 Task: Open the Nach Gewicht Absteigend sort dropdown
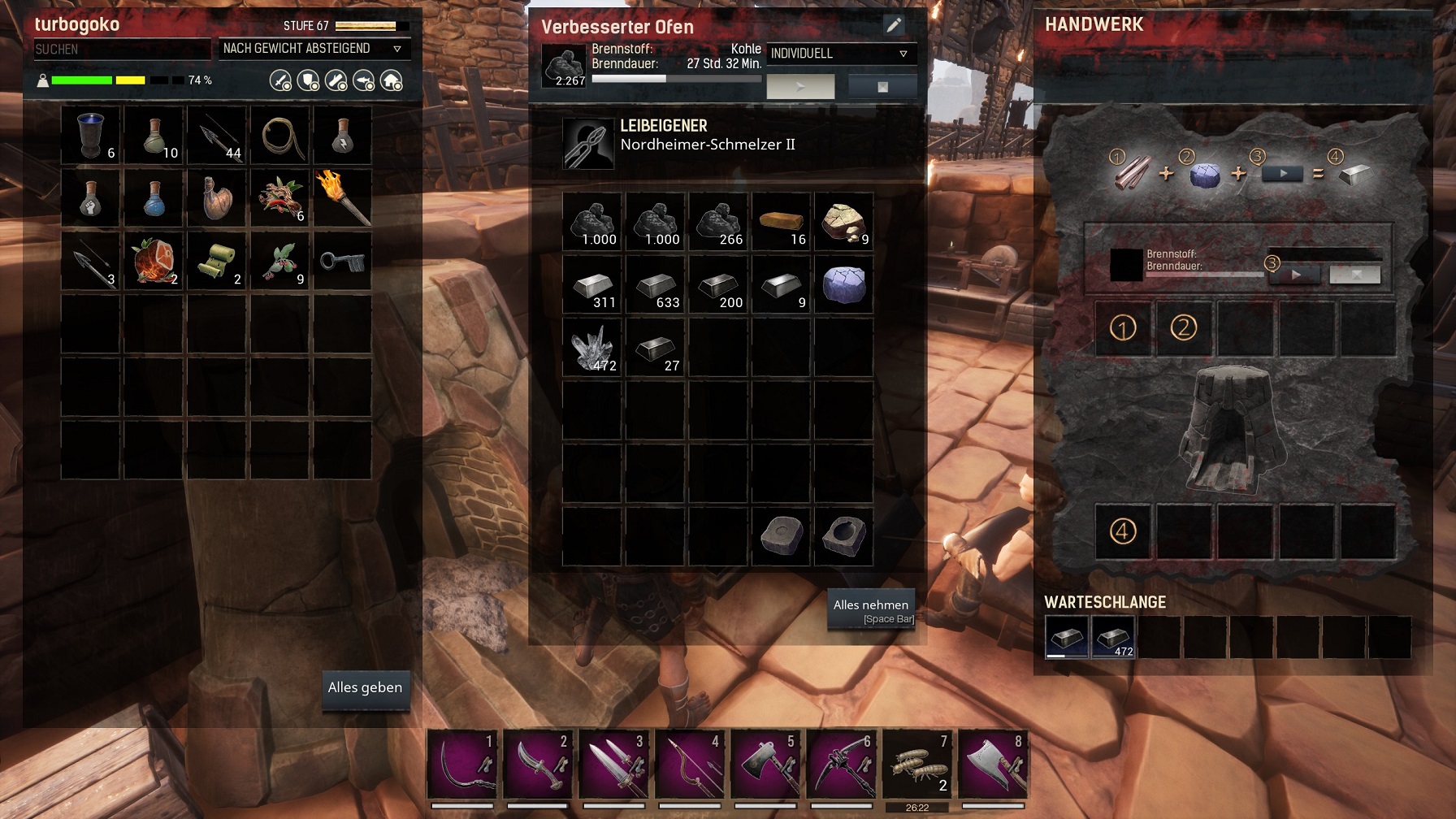(x=314, y=49)
